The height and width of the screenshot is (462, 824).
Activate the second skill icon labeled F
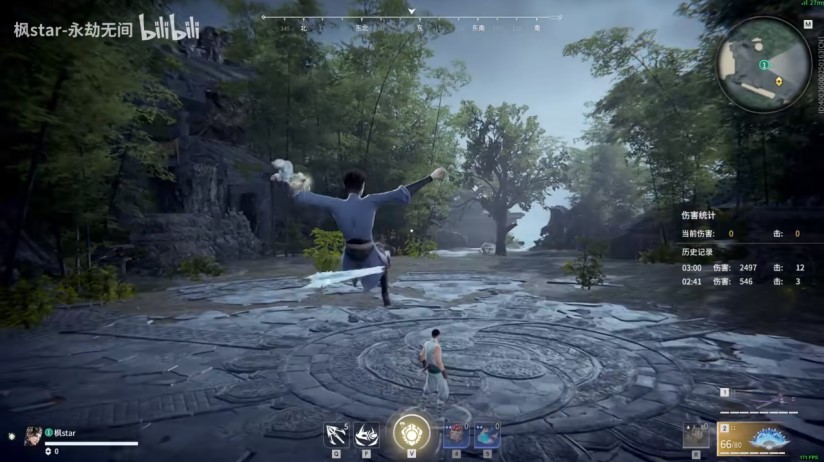pyautogui.click(x=366, y=434)
